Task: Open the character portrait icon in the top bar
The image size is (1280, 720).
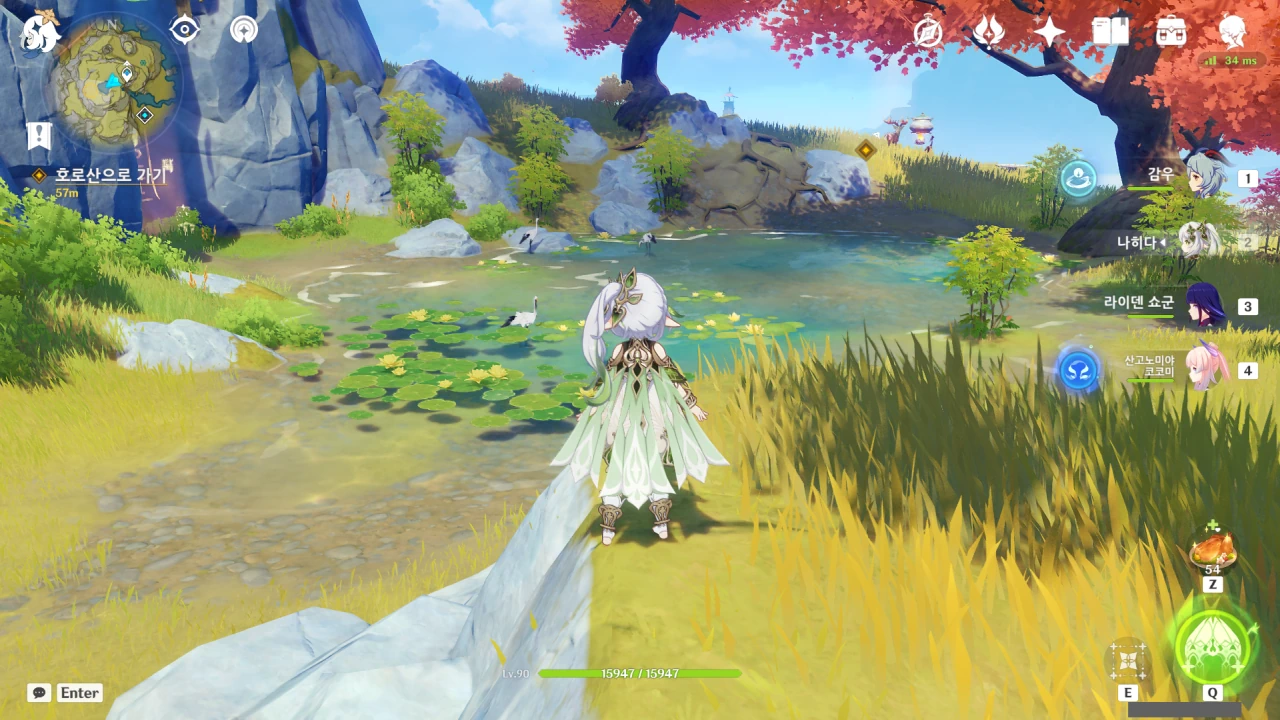Action: pyautogui.click(x=1233, y=32)
